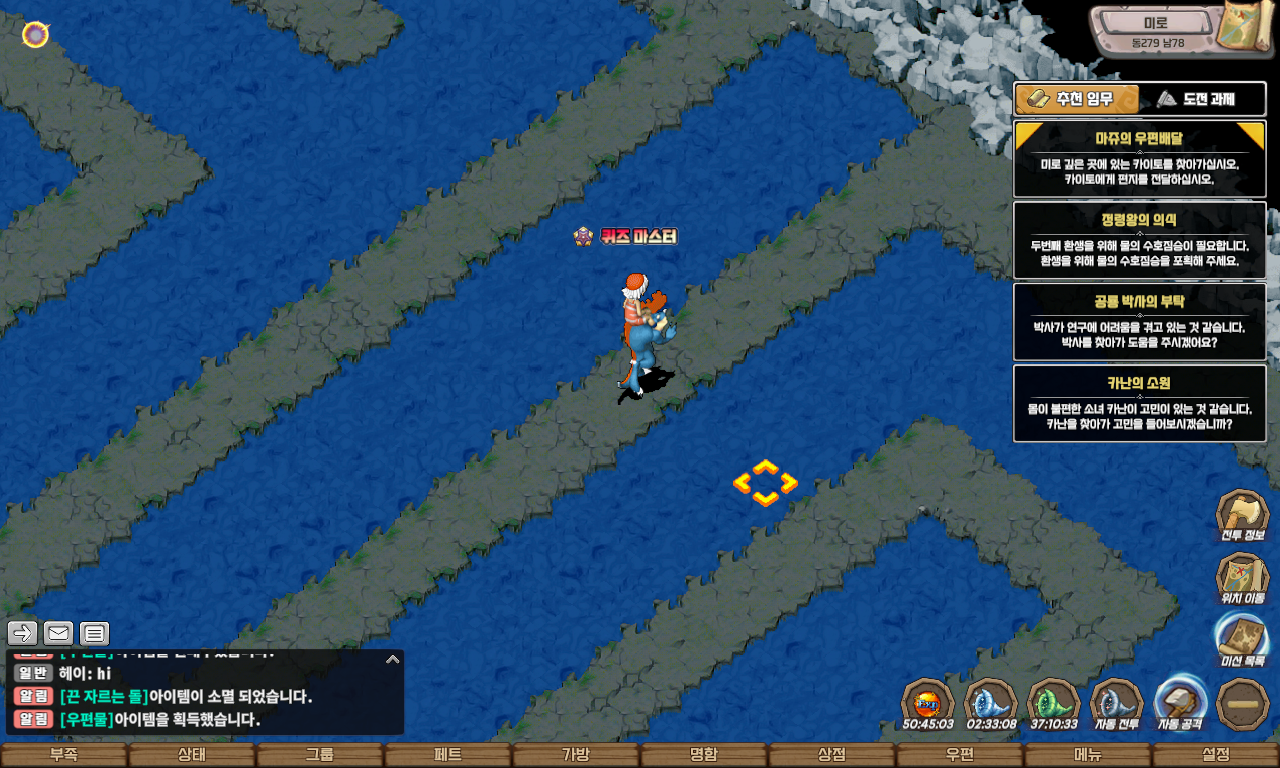Image resolution: width=1280 pixels, height=768 pixels.
Task: Open the 상점 (shop) menu
Action: (x=832, y=755)
